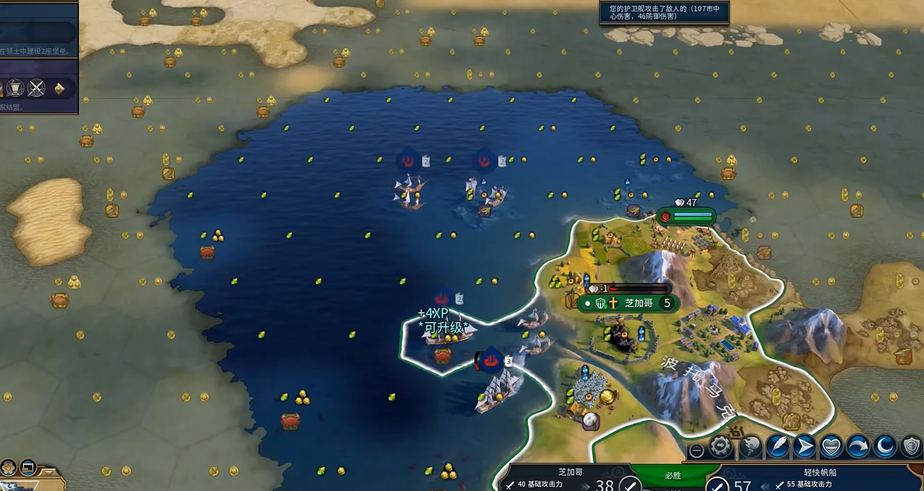This screenshot has width=924, height=491.
Task: Click the crossed swords icon in the left panel
Action: pos(37,88)
